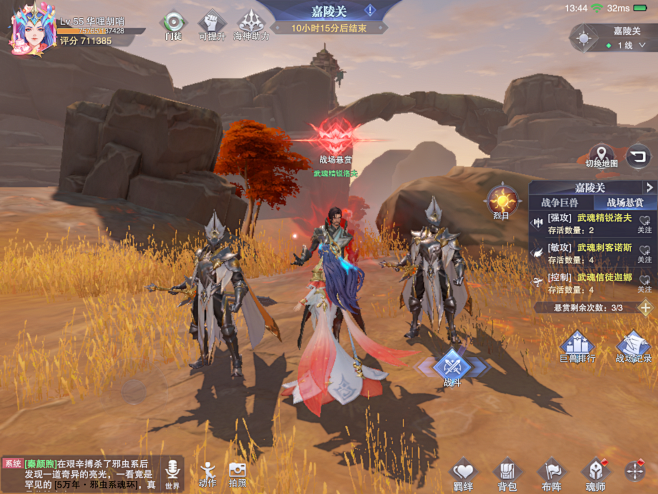Open the 可提升 power-up icon
Viewport: 658px width, 494px height.
coord(210,24)
